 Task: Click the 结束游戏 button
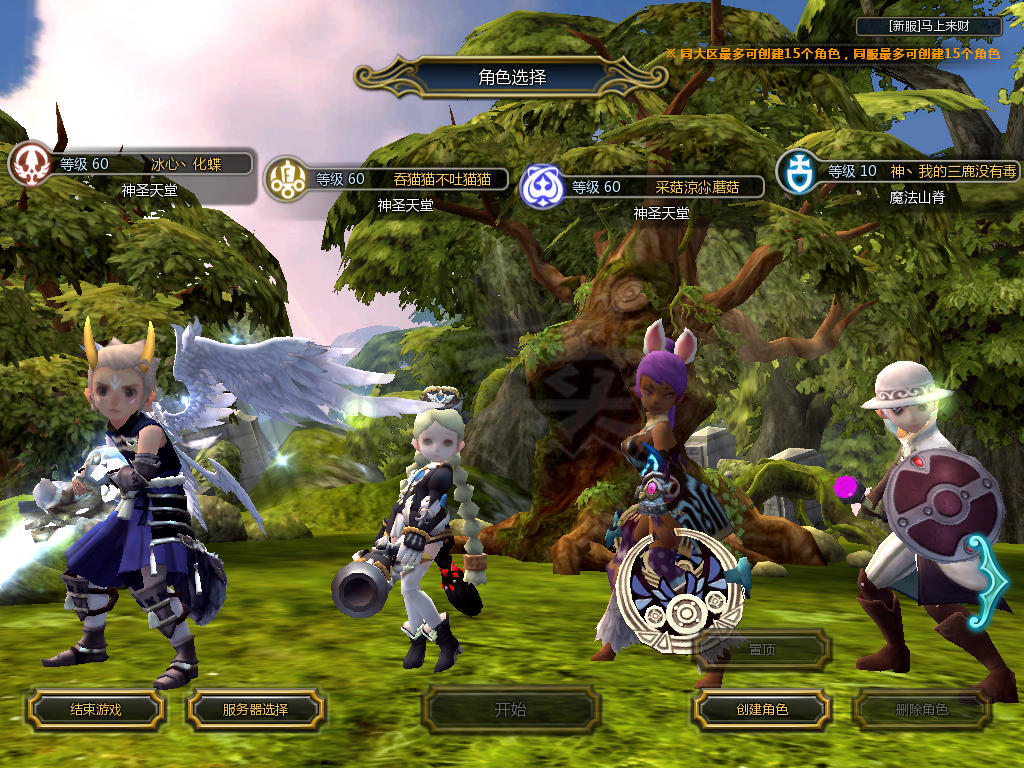point(95,709)
